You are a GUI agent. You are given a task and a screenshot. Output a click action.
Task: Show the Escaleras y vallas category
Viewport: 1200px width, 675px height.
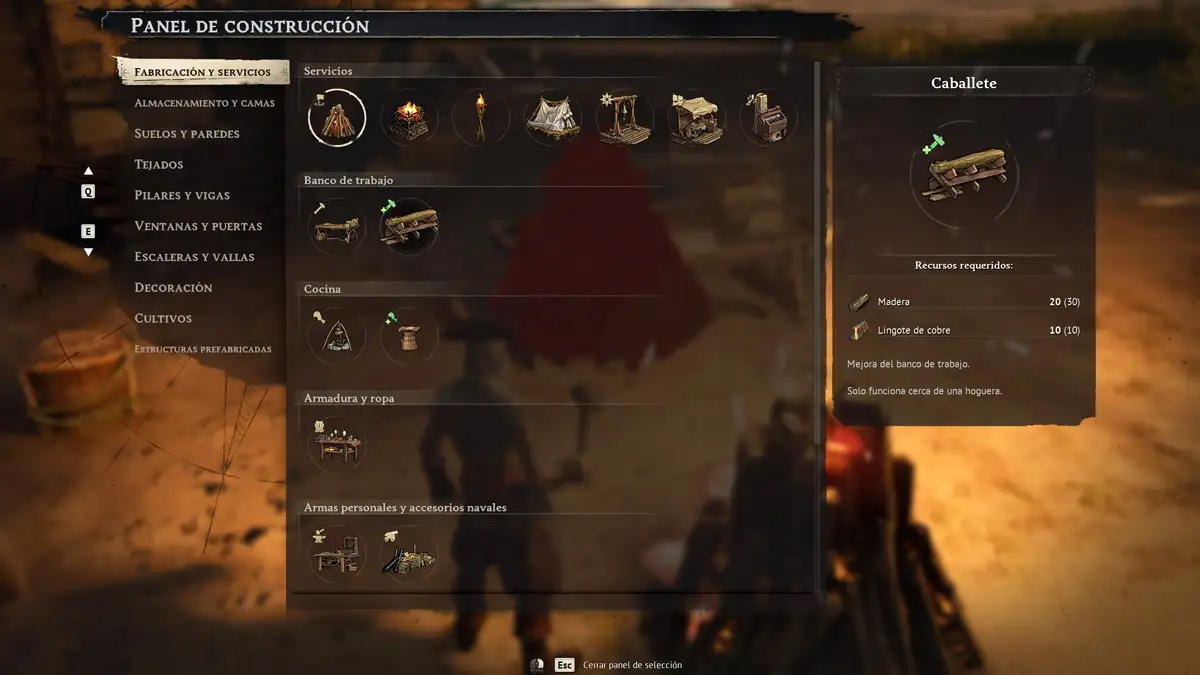(x=194, y=257)
